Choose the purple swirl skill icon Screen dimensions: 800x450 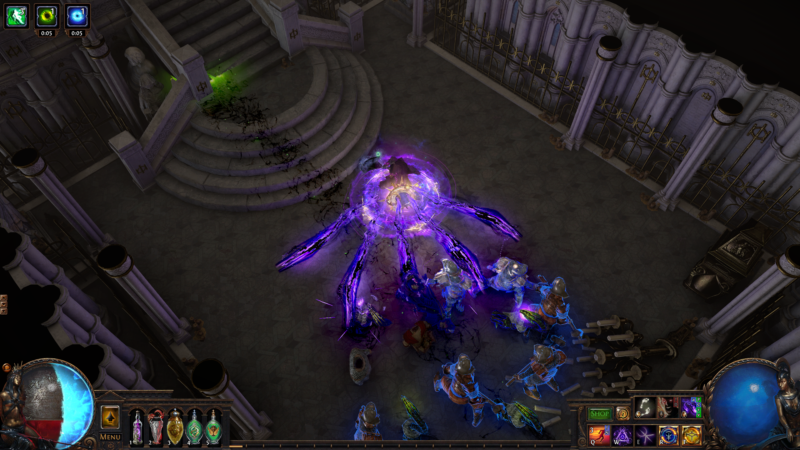pyautogui.click(x=690, y=408)
